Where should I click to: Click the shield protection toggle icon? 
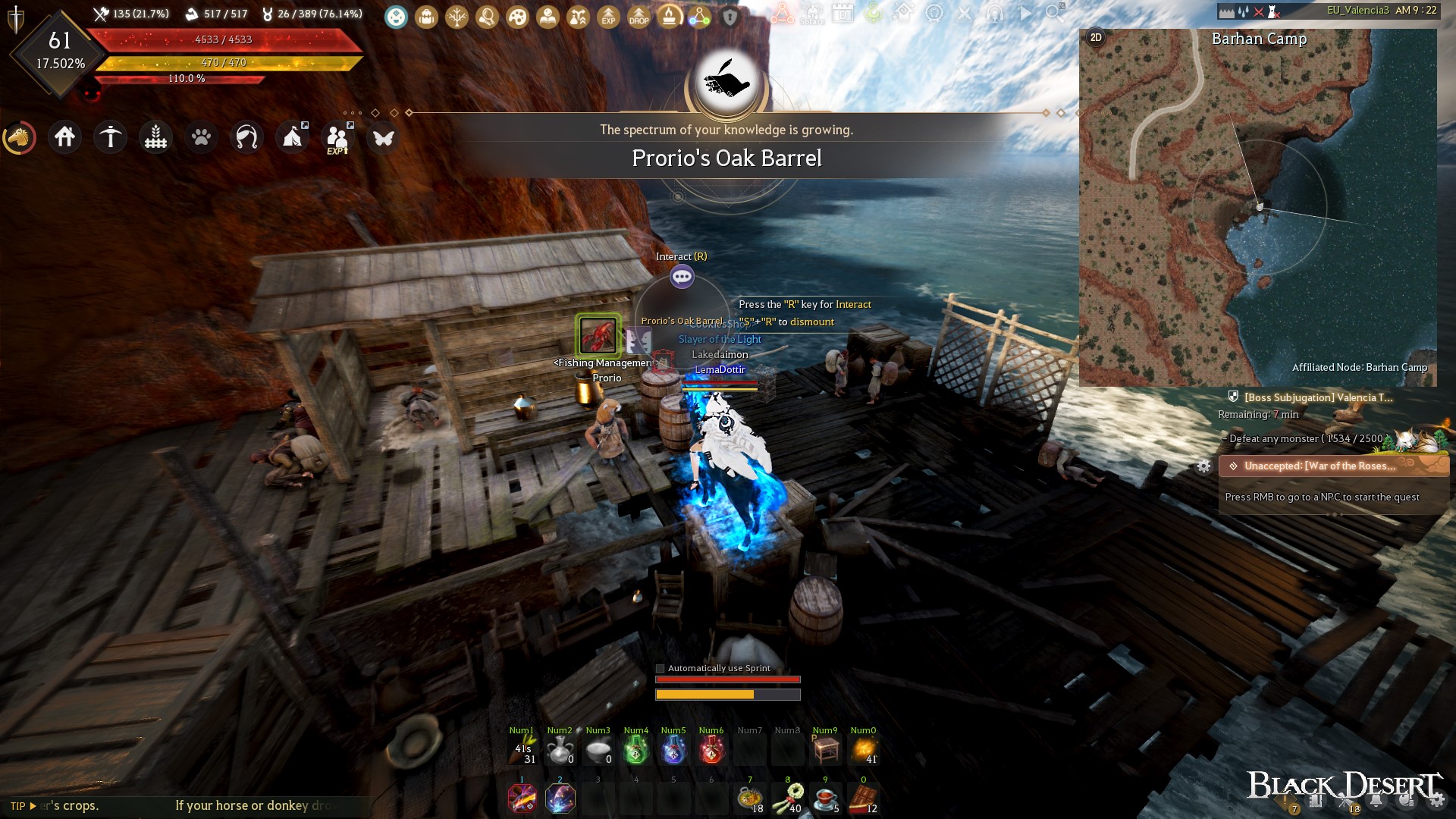[x=729, y=17]
